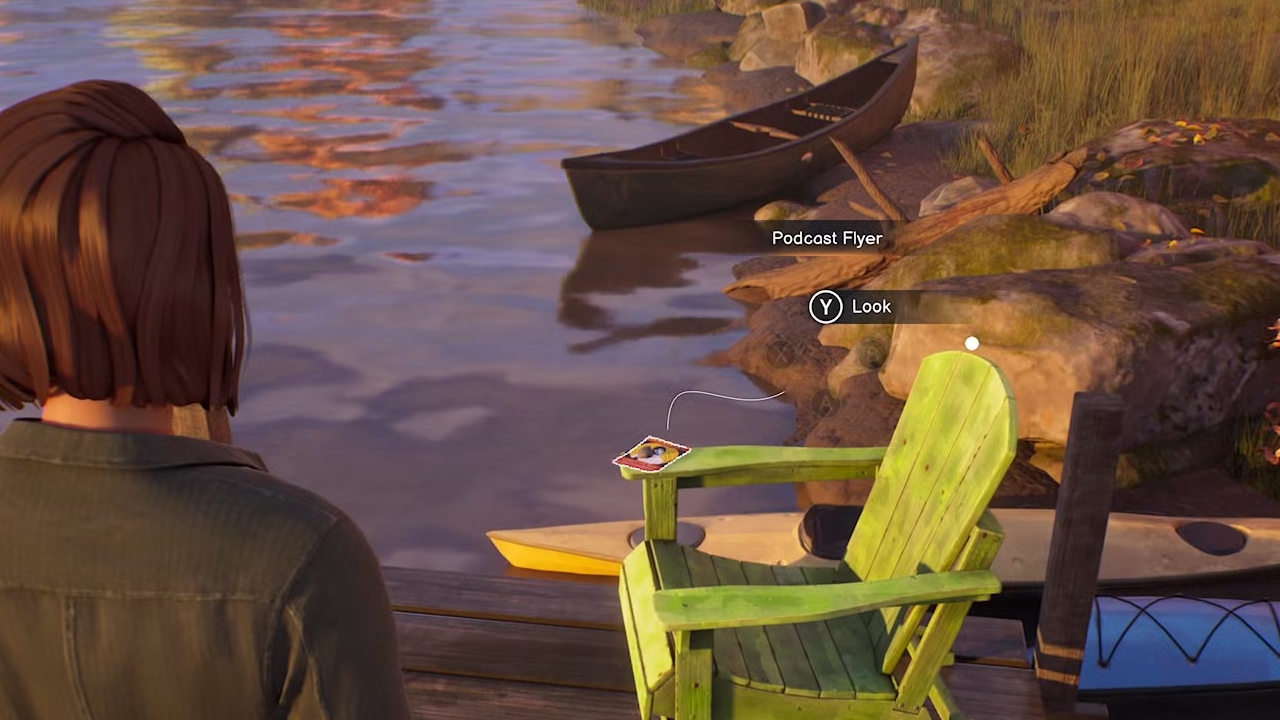Click the faint A button icon on rocks
This screenshot has height=720, width=1280.
pyautogui.click(x=825, y=403)
